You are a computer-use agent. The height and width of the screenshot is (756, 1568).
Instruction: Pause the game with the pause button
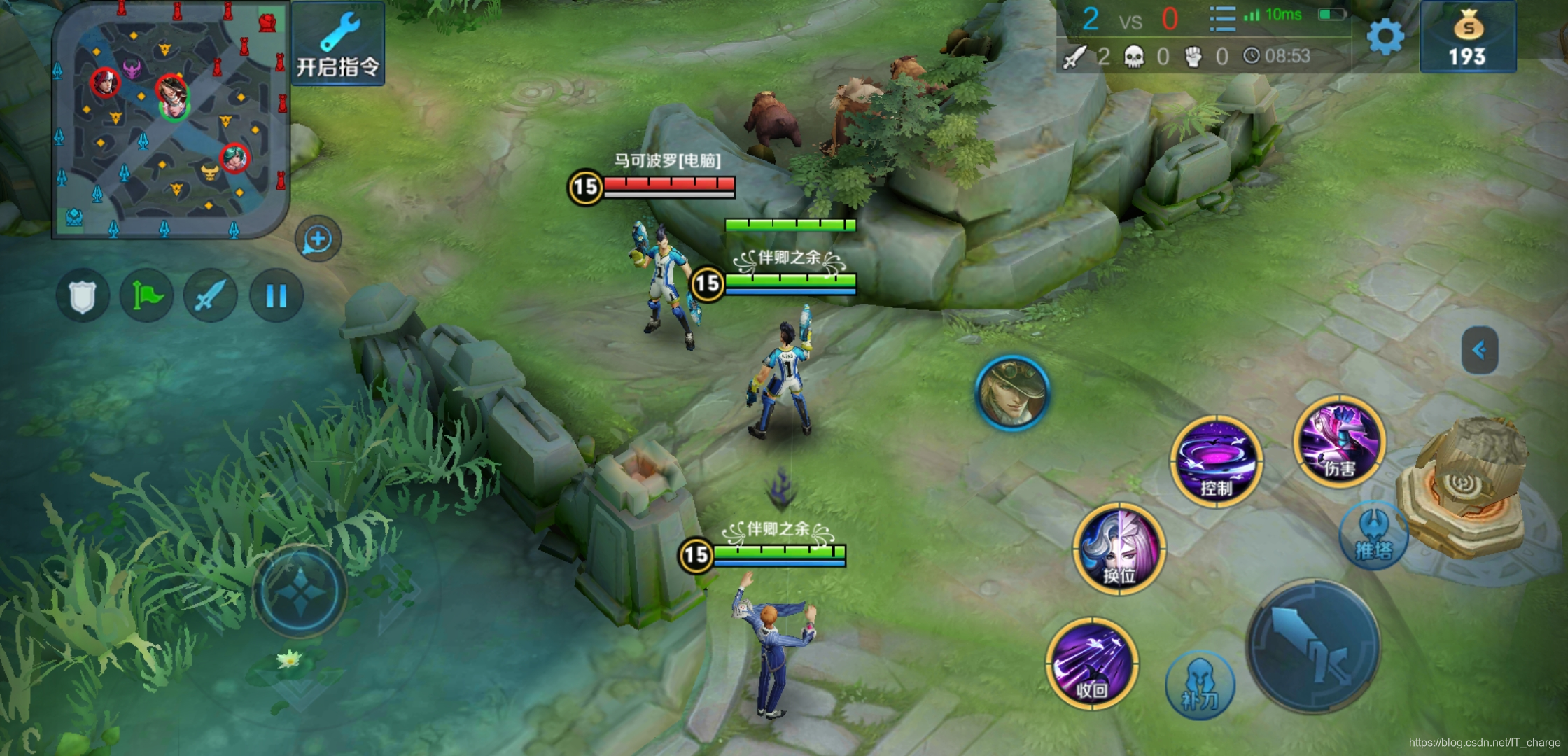pyautogui.click(x=276, y=296)
